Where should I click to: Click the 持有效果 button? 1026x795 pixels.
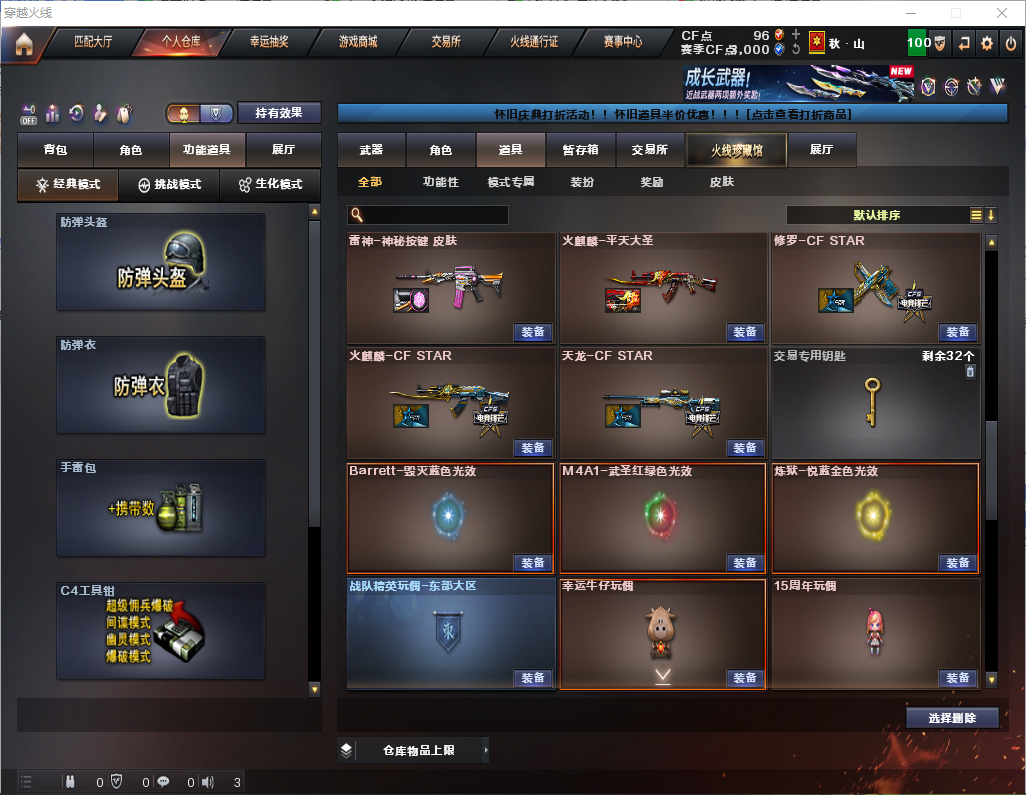[x=279, y=113]
